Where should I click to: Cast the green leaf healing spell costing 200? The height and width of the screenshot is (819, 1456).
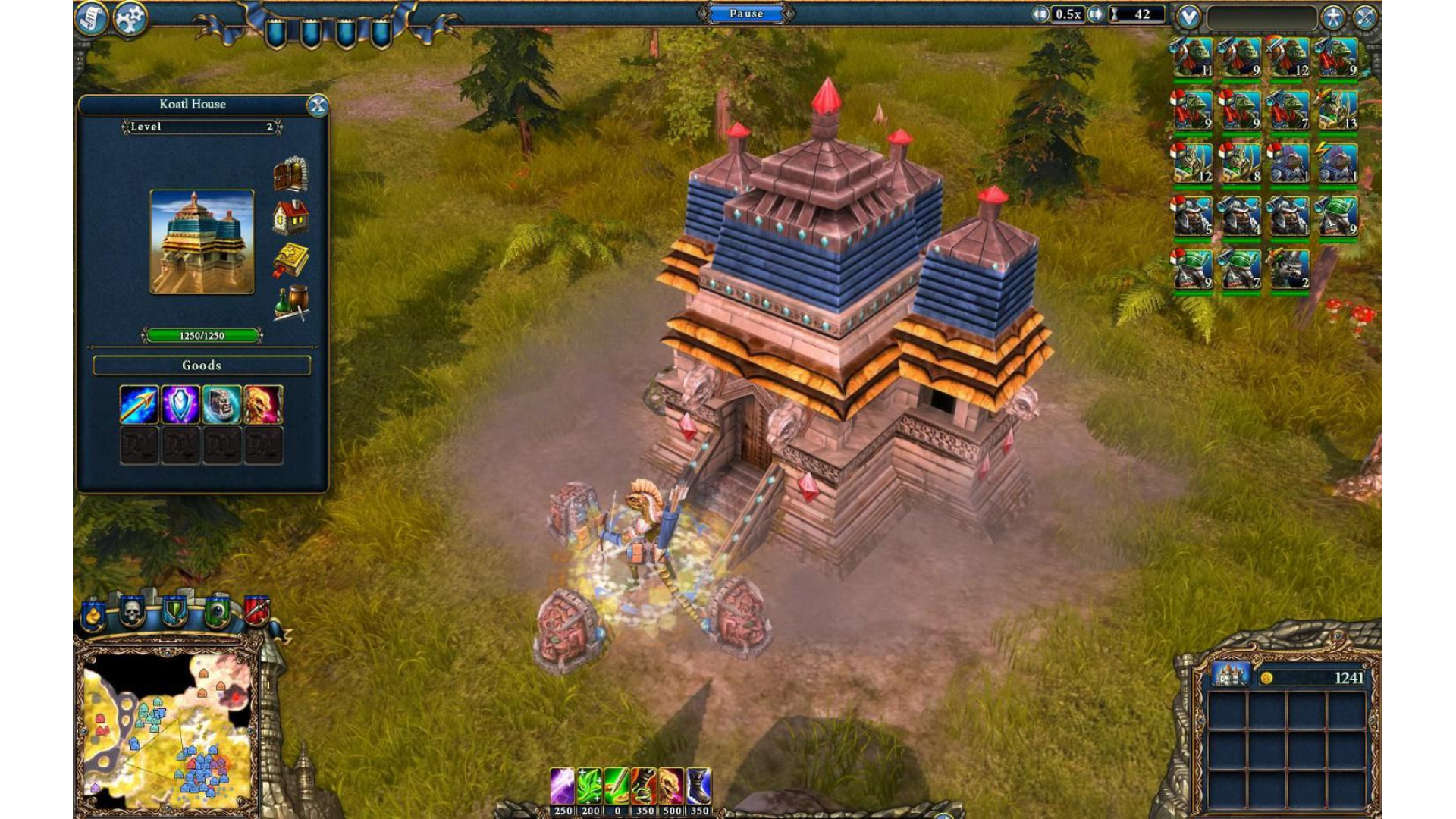pyautogui.click(x=589, y=786)
